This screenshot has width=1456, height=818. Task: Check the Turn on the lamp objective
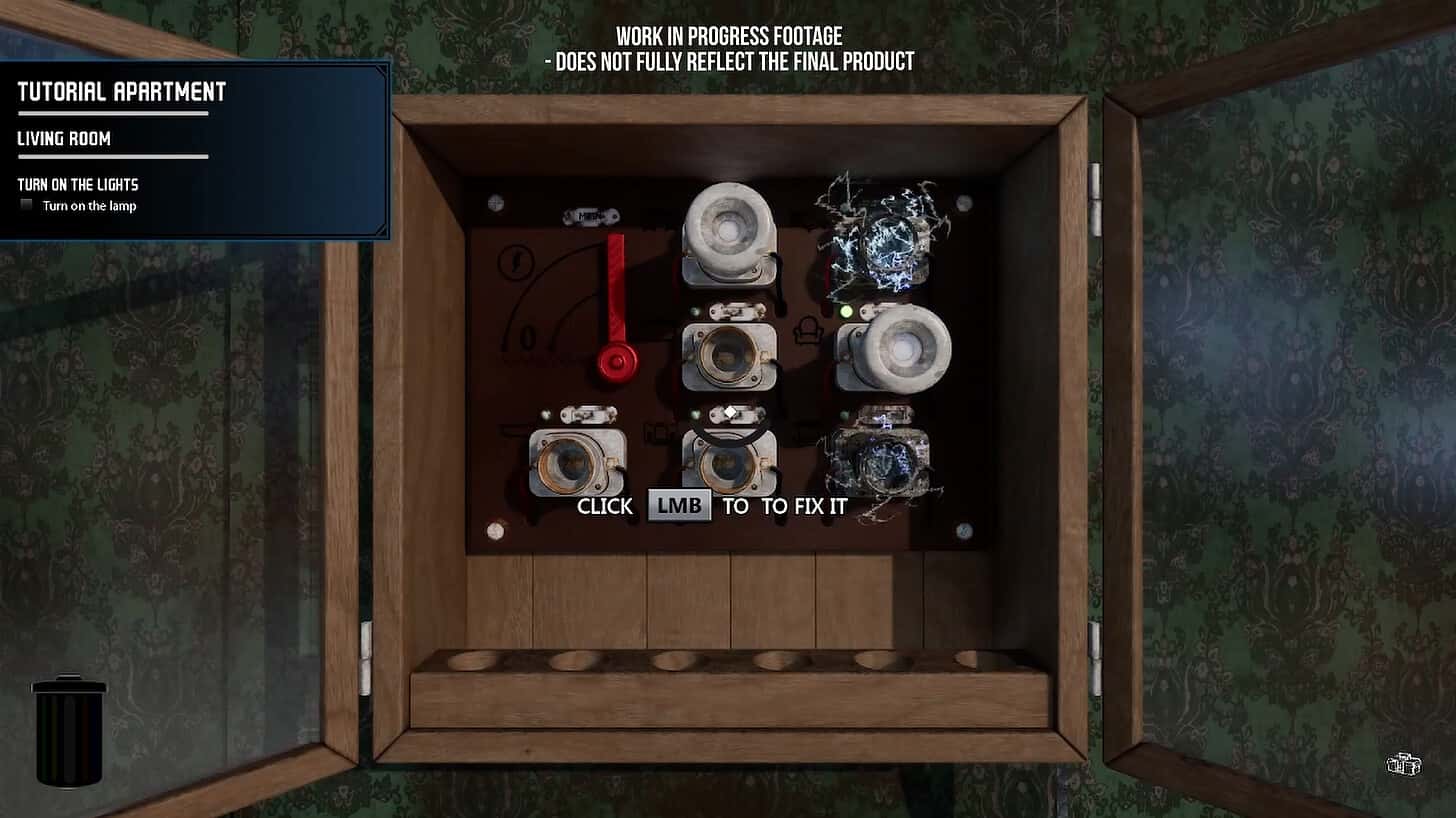pos(25,204)
